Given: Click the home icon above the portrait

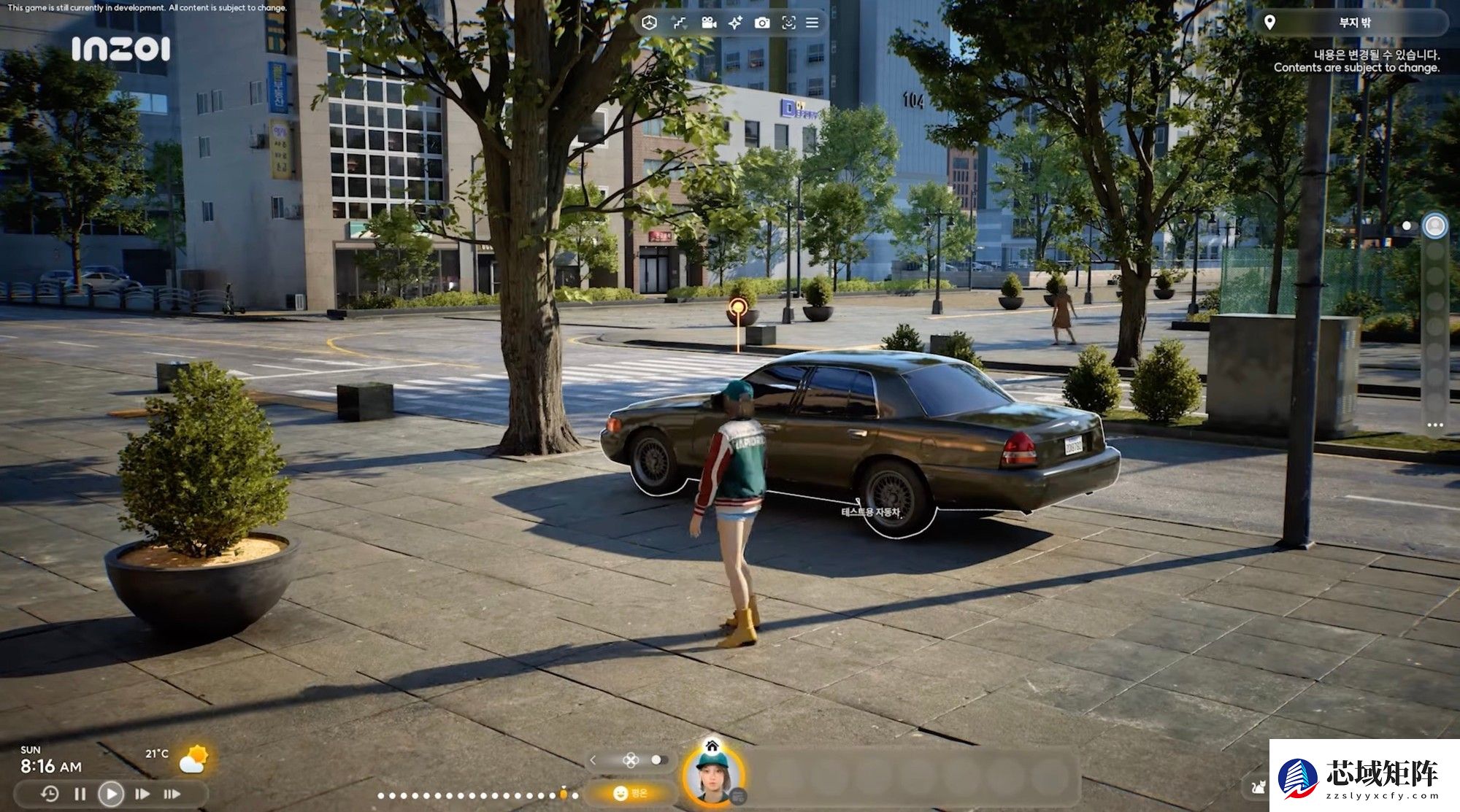Looking at the screenshot, I should pos(712,746).
